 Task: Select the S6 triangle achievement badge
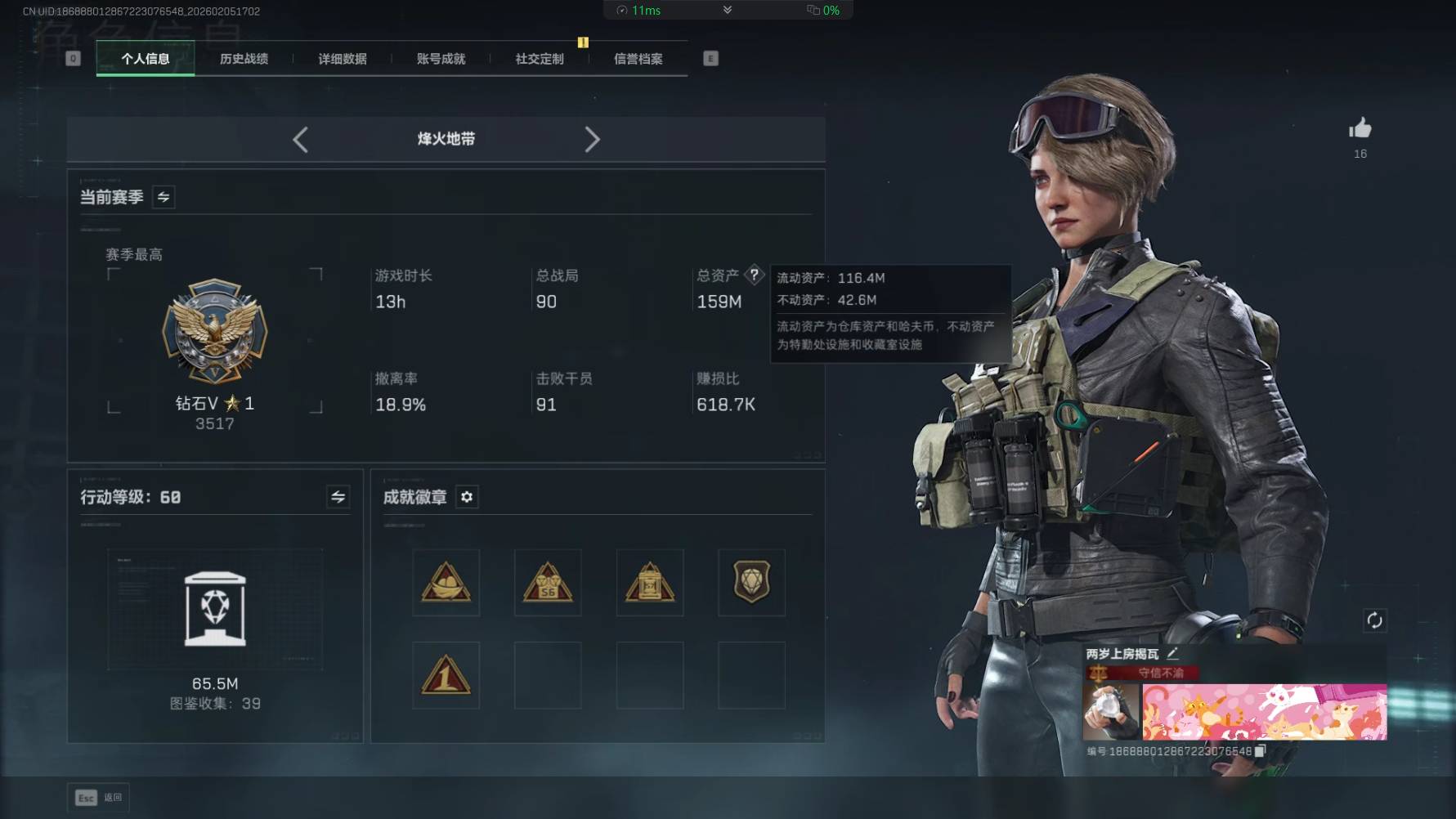click(548, 583)
